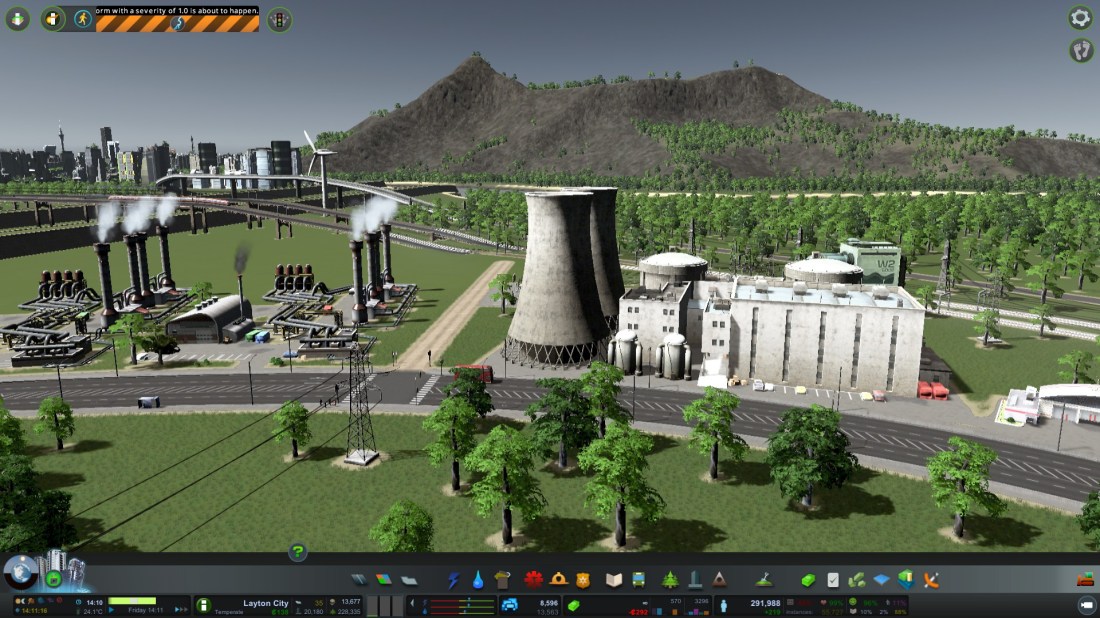Open the electricity build menu

coord(453,580)
